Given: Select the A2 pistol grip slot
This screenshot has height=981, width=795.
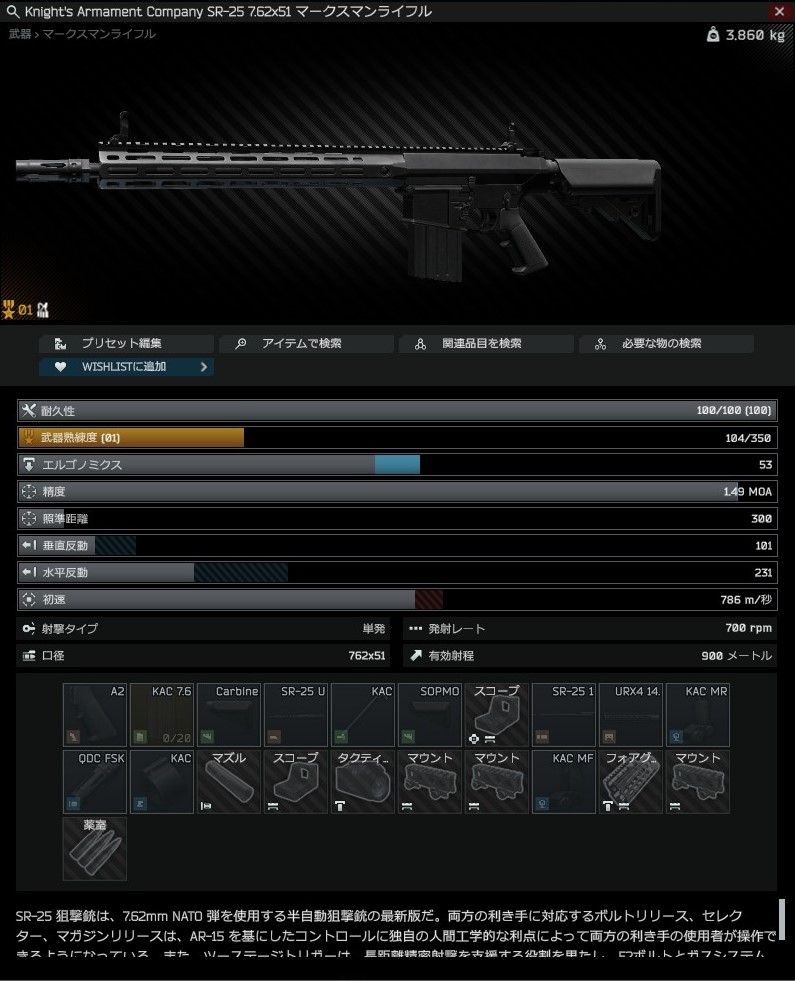Looking at the screenshot, I should tap(95, 715).
